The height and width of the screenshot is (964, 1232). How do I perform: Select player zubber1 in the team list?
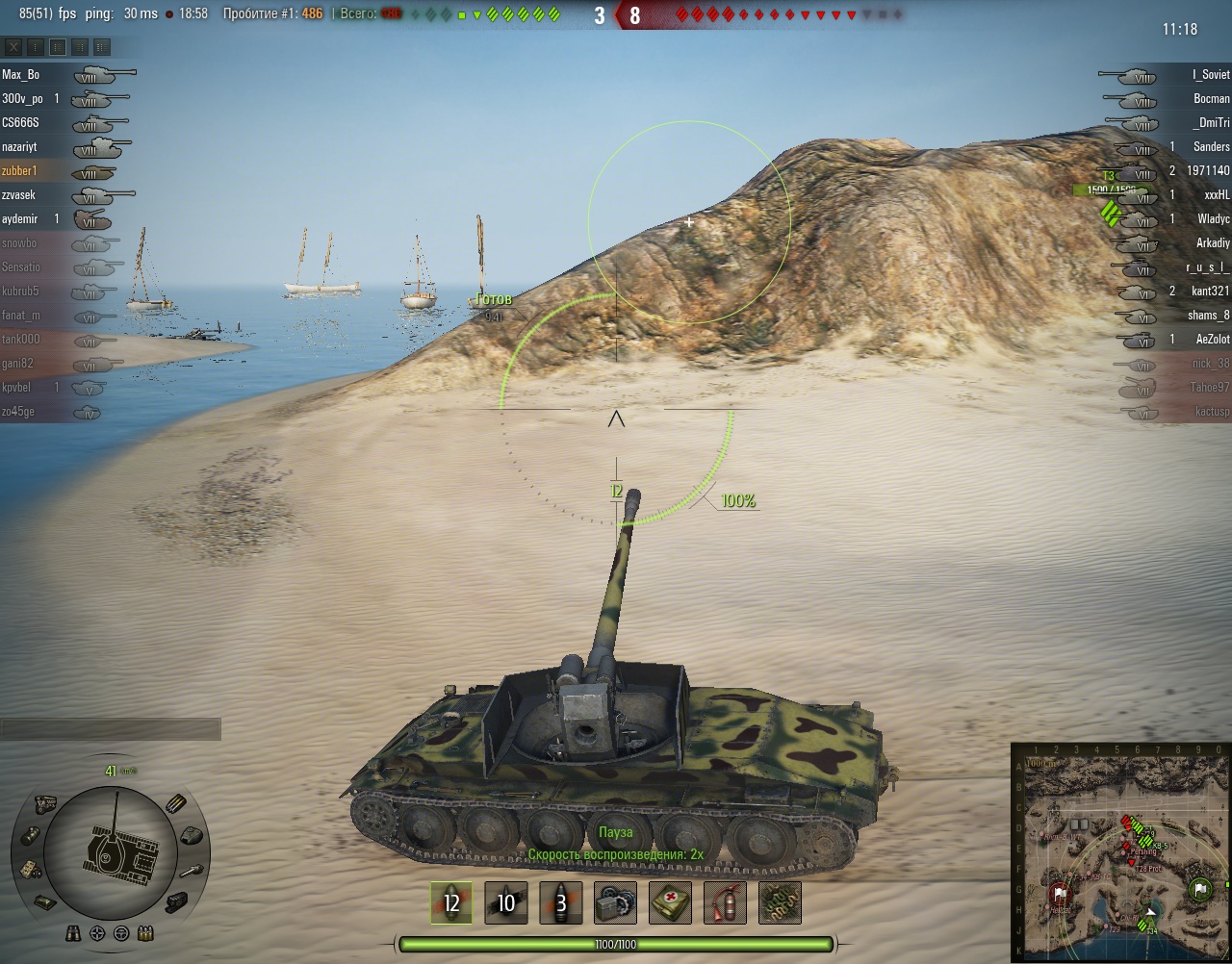click(x=19, y=170)
